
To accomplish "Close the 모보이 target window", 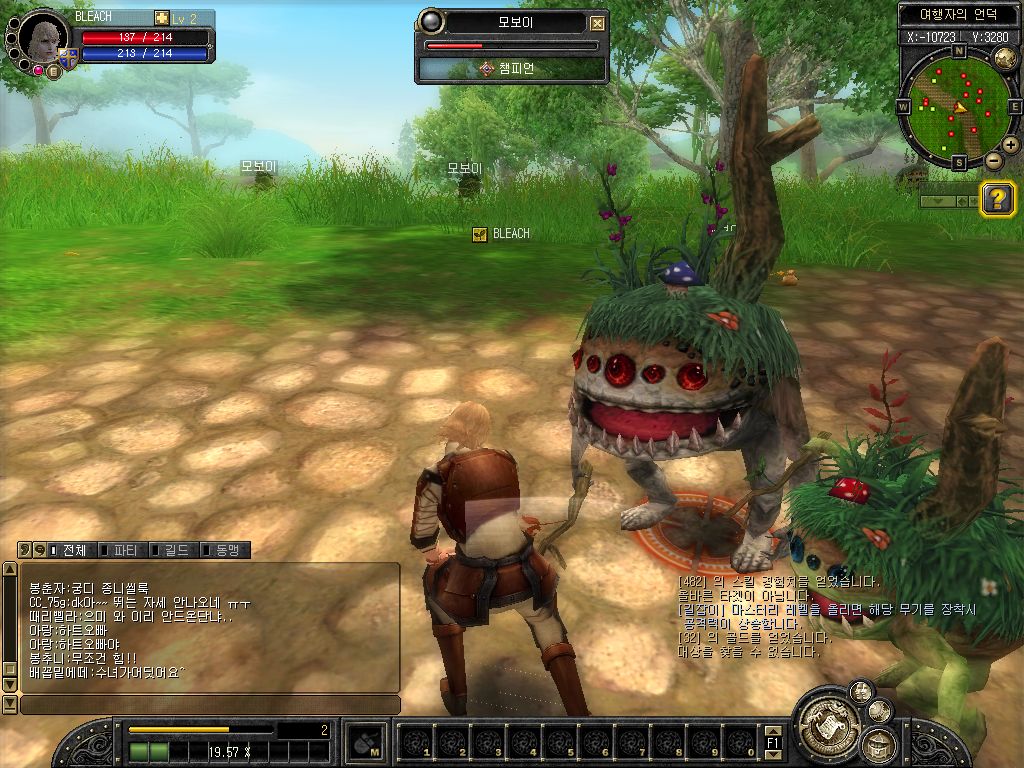I will tap(597, 23).
